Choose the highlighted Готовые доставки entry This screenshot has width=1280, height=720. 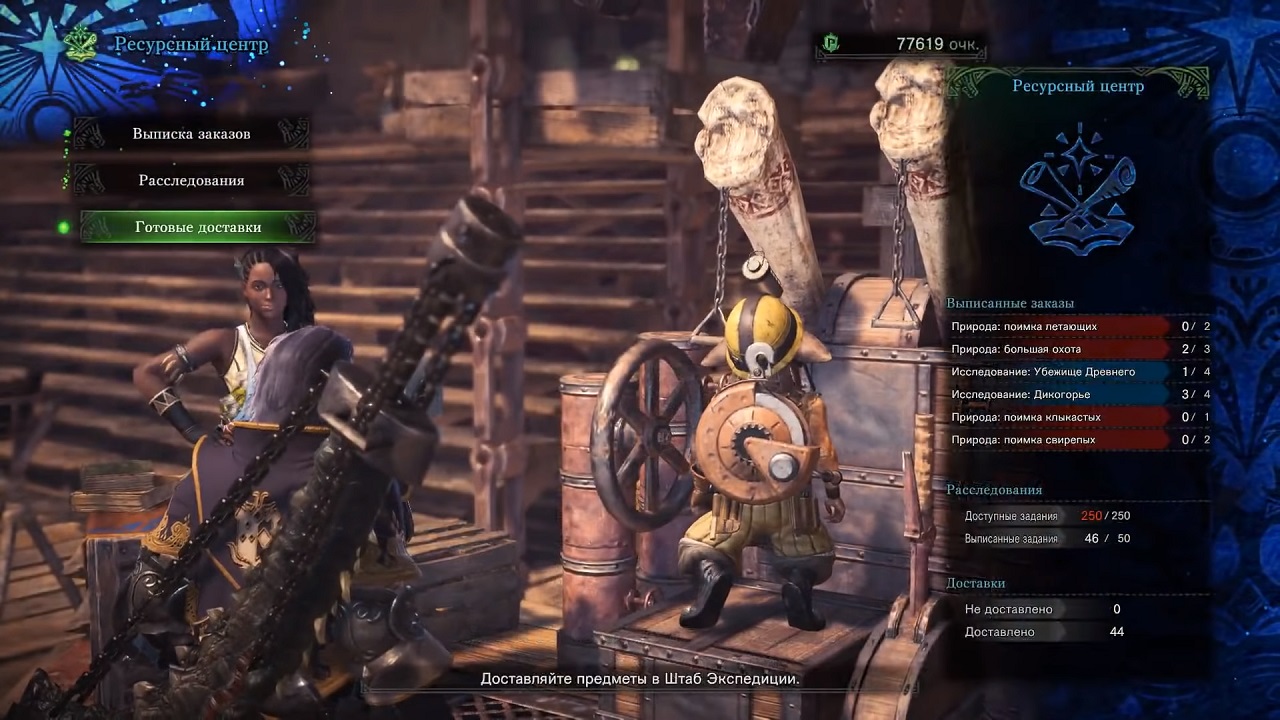pos(198,227)
